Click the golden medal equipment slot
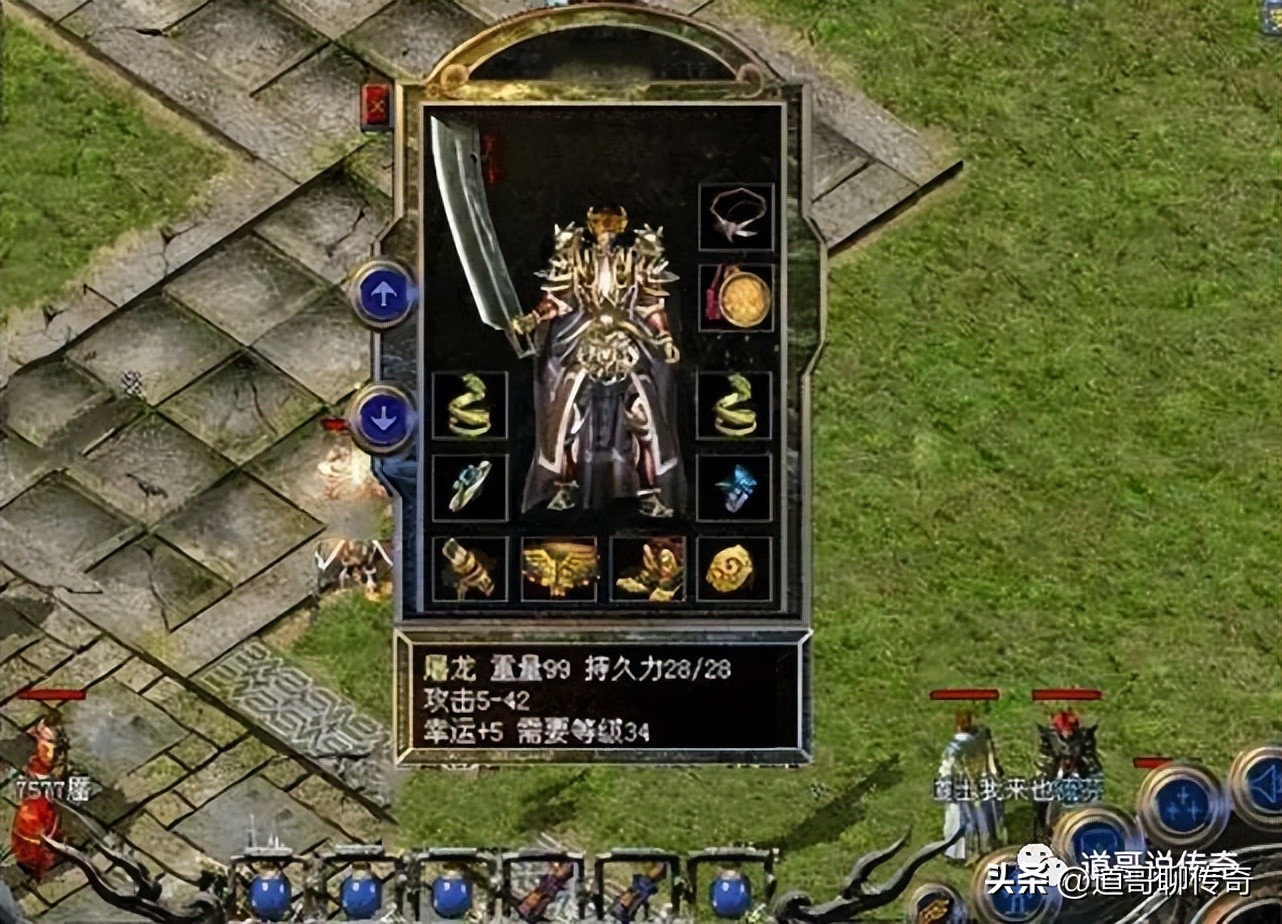This screenshot has width=1282, height=924. click(735, 297)
